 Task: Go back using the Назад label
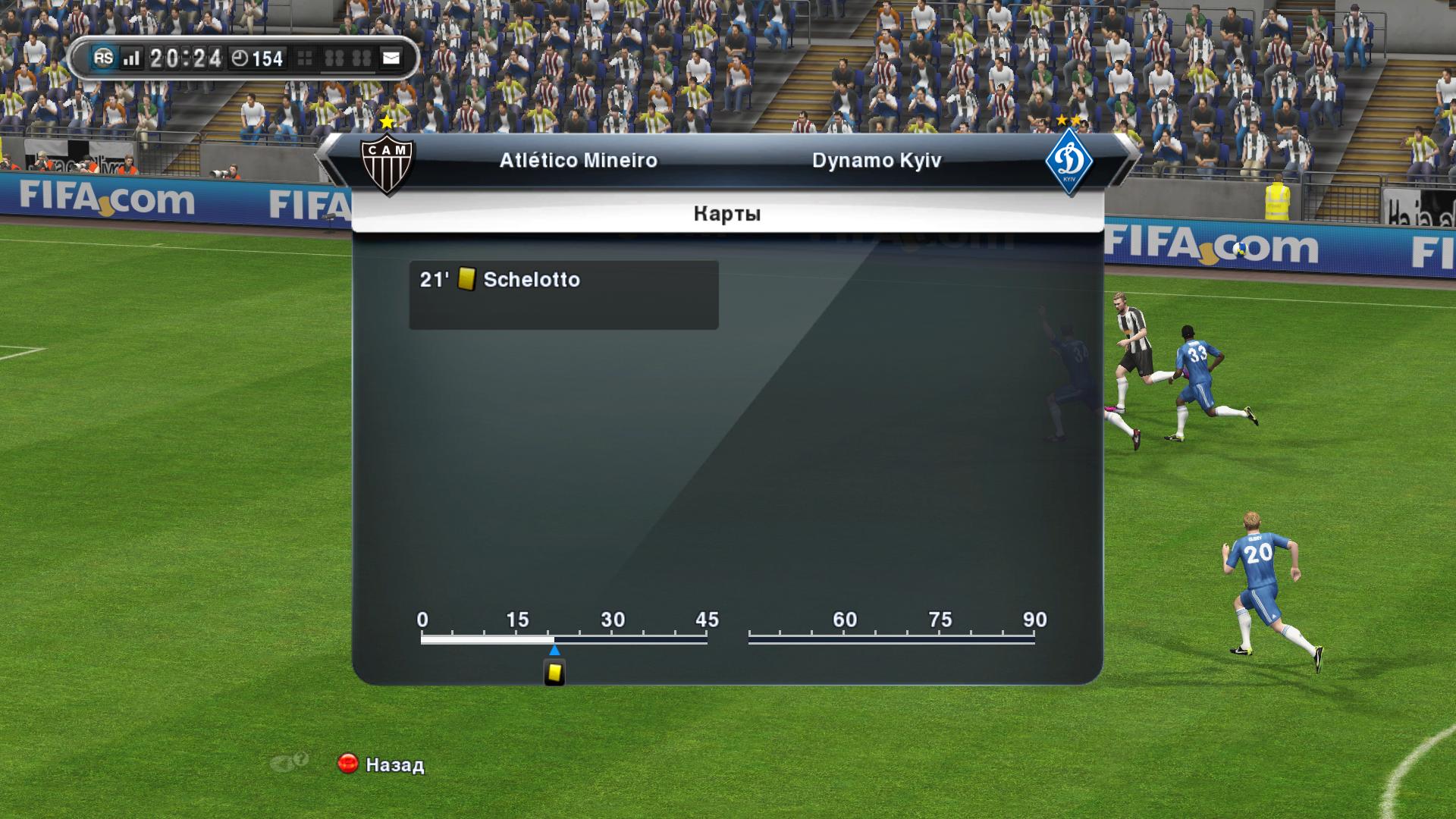coord(394,764)
